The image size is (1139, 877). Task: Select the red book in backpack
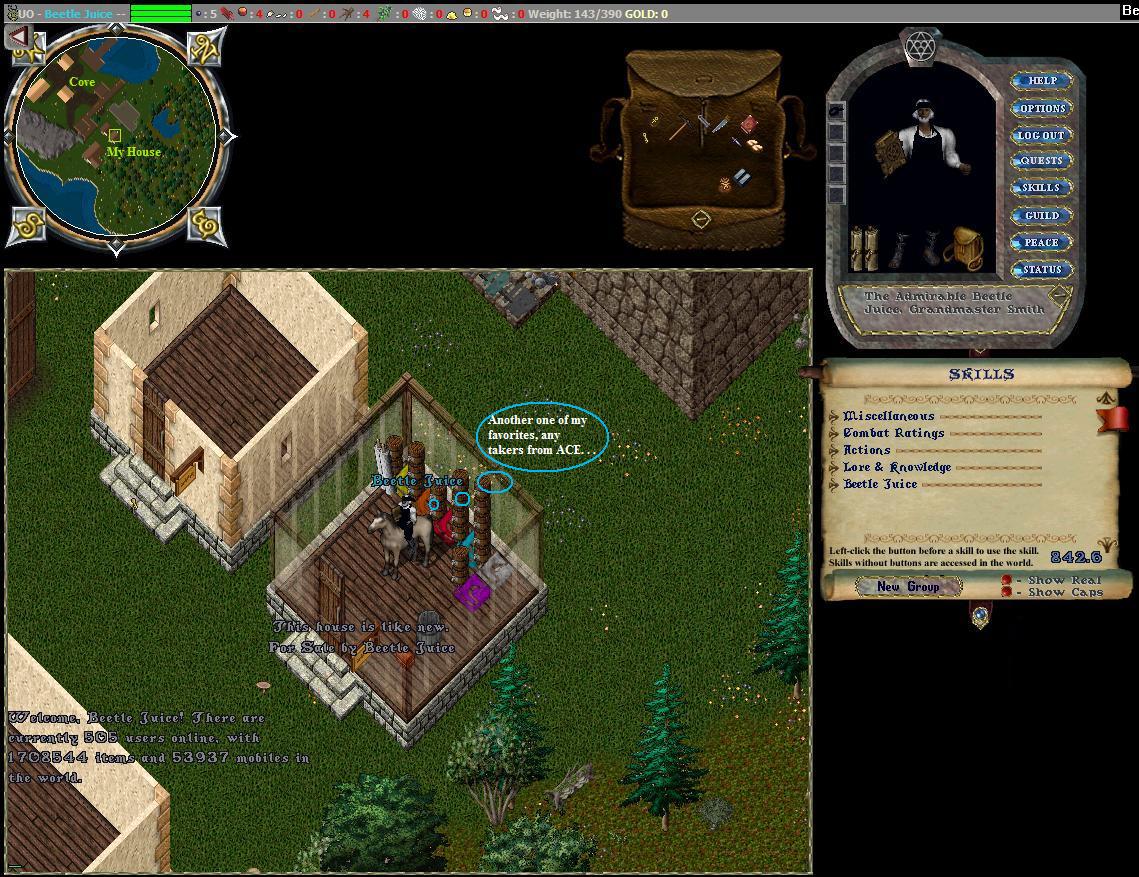[749, 124]
